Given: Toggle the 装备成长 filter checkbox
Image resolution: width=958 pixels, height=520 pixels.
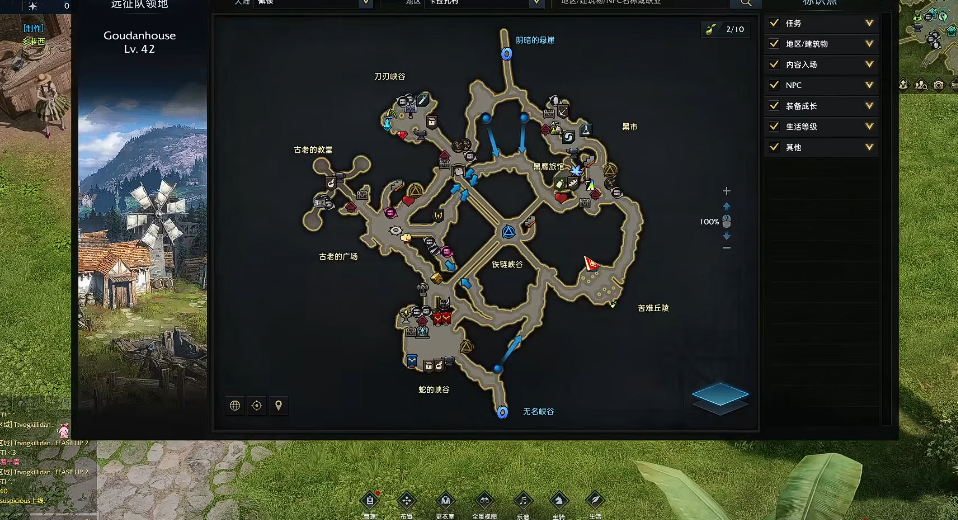Looking at the screenshot, I should pos(775,106).
